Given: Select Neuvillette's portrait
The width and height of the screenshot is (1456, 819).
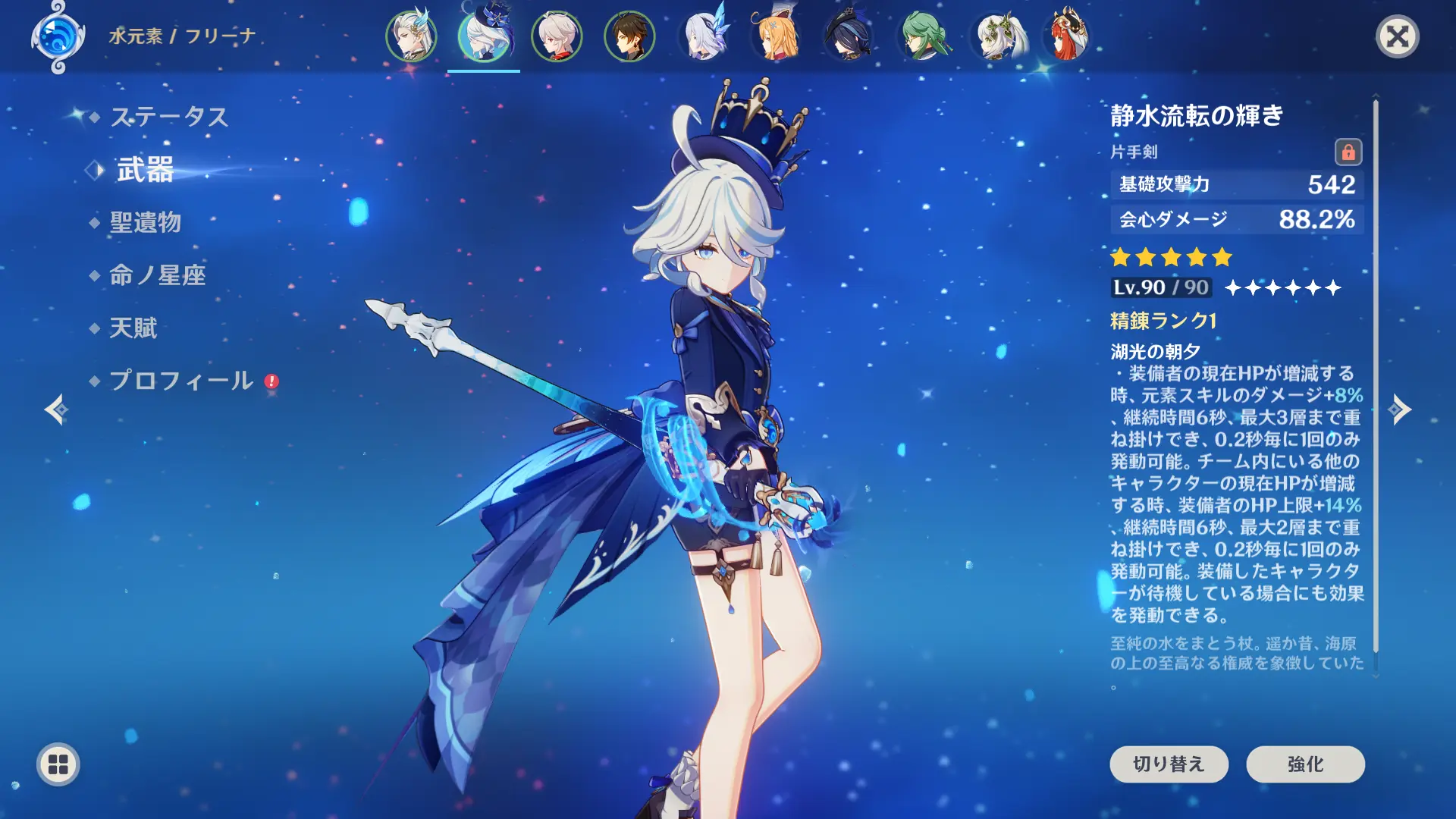Looking at the screenshot, I should pyautogui.click(x=411, y=36).
